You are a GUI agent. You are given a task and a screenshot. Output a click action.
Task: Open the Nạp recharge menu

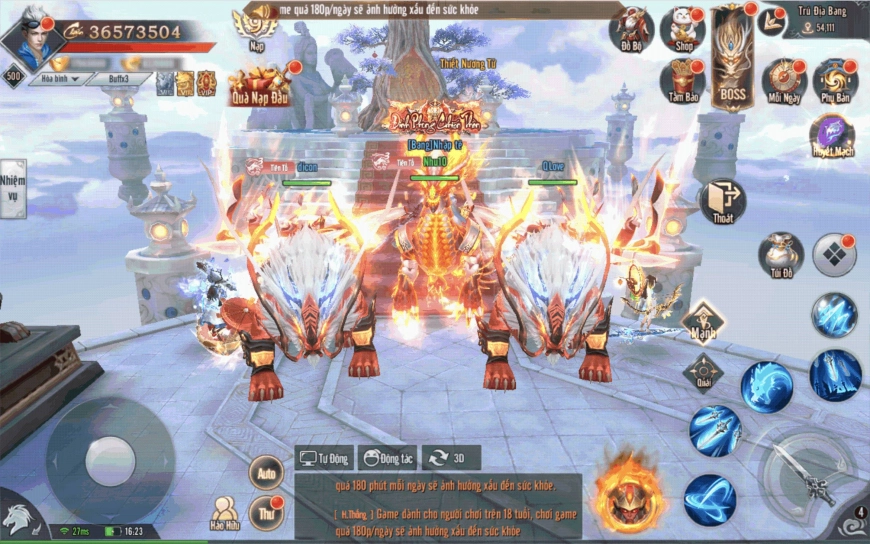pyautogui.click(x=256, y=23)
